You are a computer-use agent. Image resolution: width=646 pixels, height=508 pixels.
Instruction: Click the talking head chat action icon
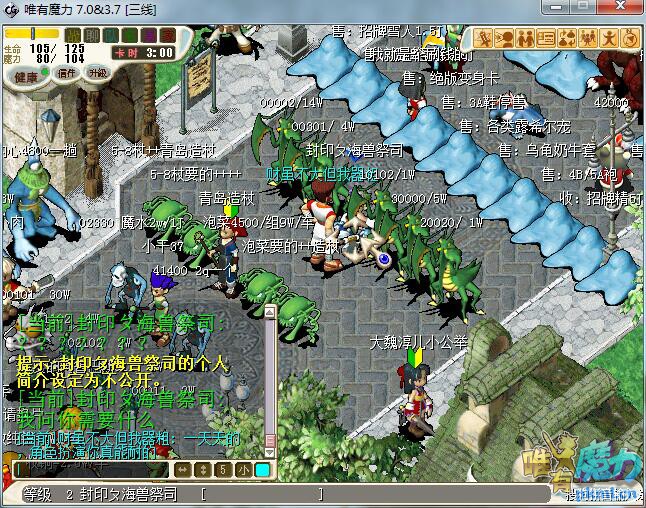point(506,39)
